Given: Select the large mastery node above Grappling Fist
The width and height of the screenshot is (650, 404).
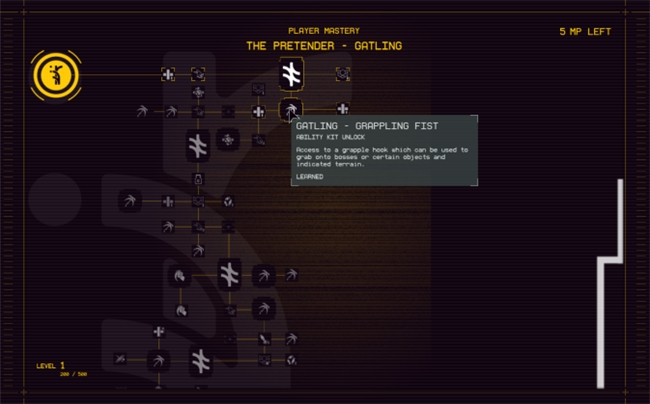Looking at the screenshot, I should 291,74.
